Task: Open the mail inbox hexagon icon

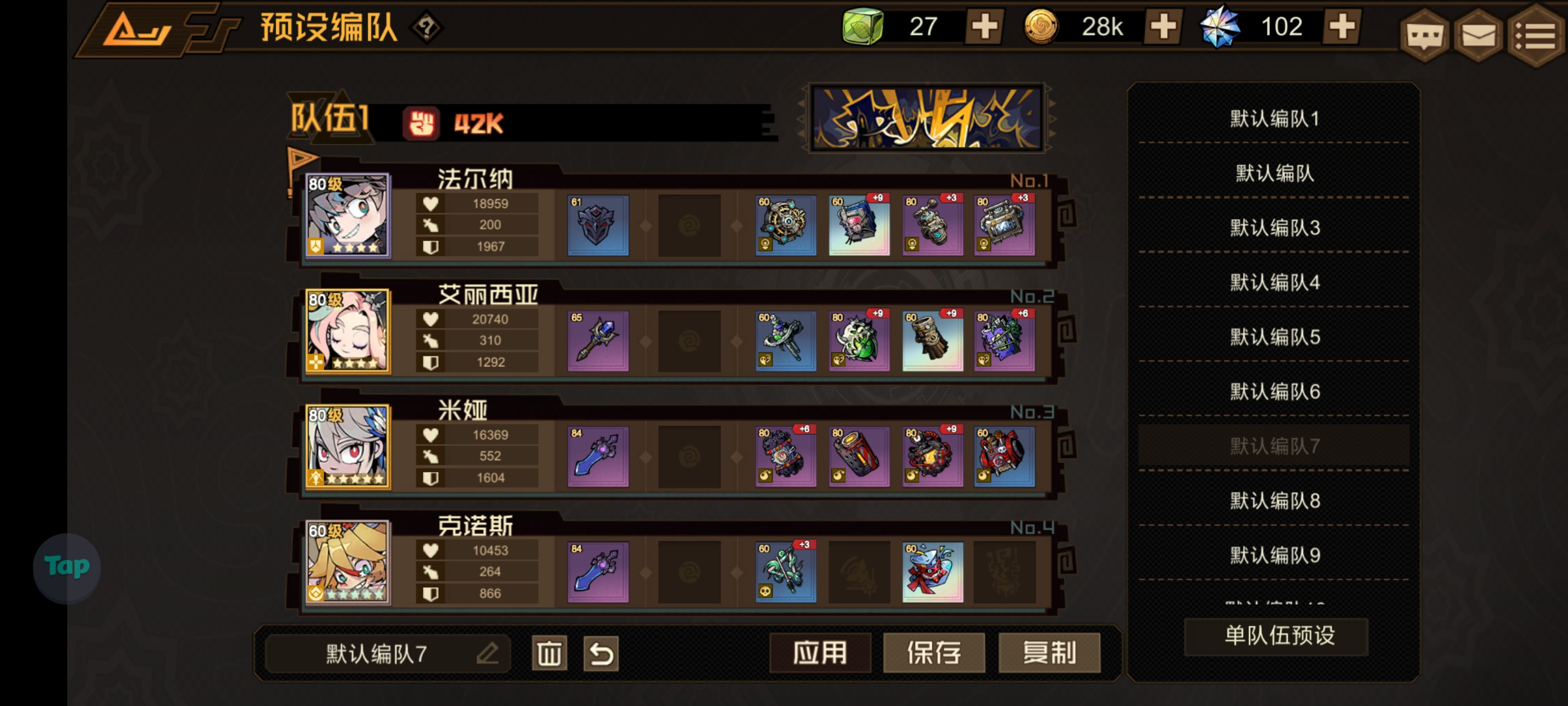Action: (x=1479, y=35)
